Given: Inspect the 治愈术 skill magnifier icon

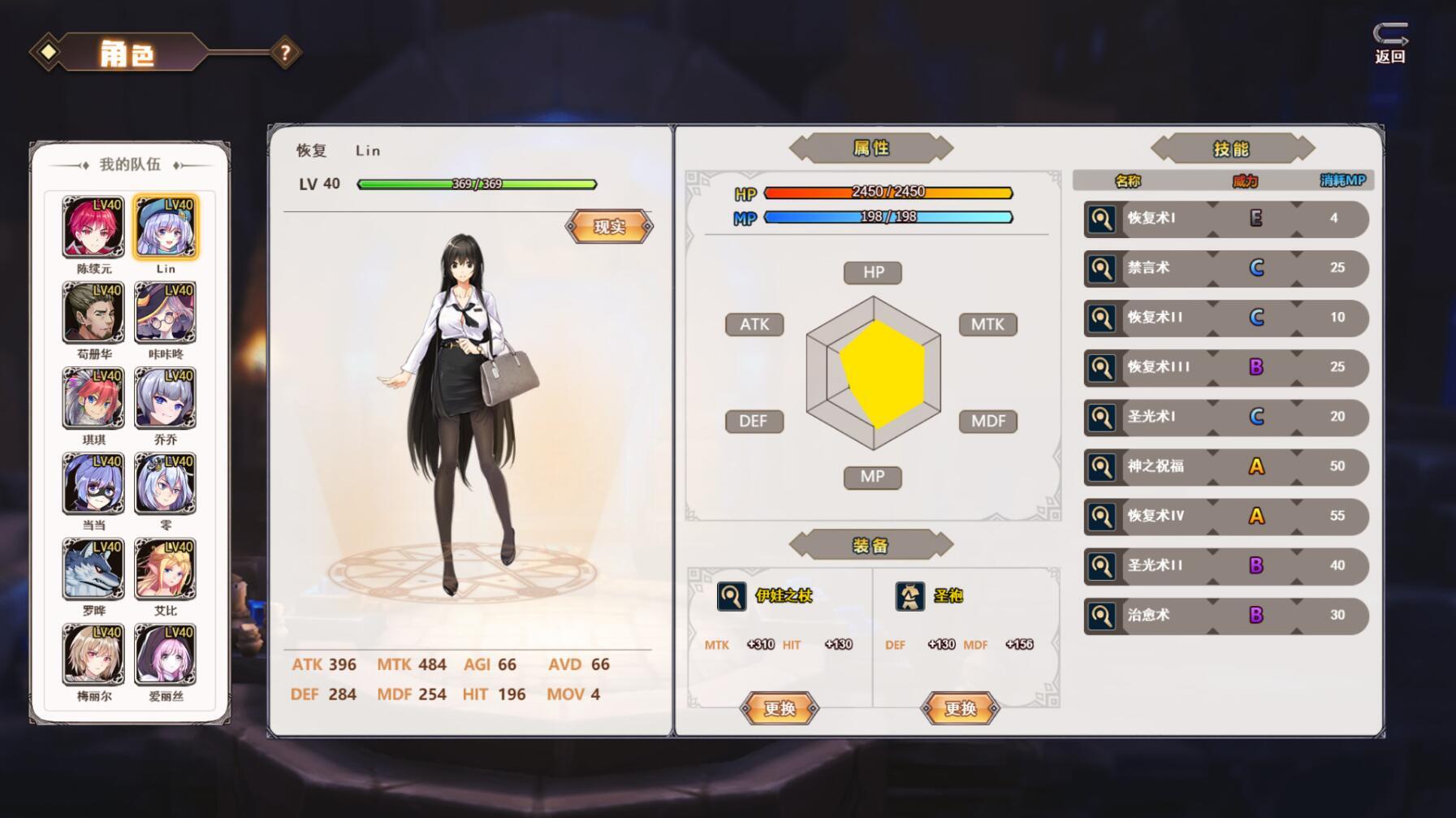Looking at the screenshot, I should click(x=1102, y=616).
